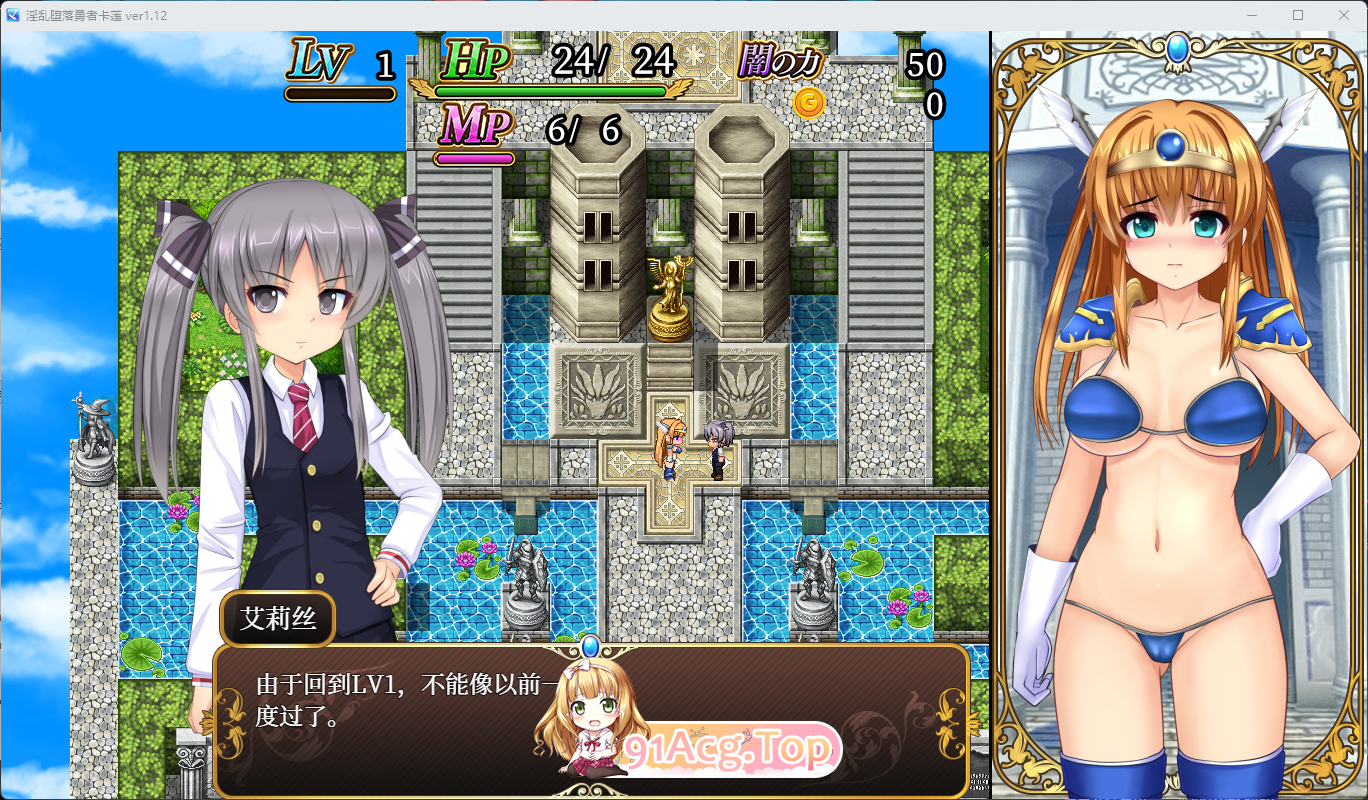
Task: Click the 艾莉丝 name plate
Action: point(278,618)
